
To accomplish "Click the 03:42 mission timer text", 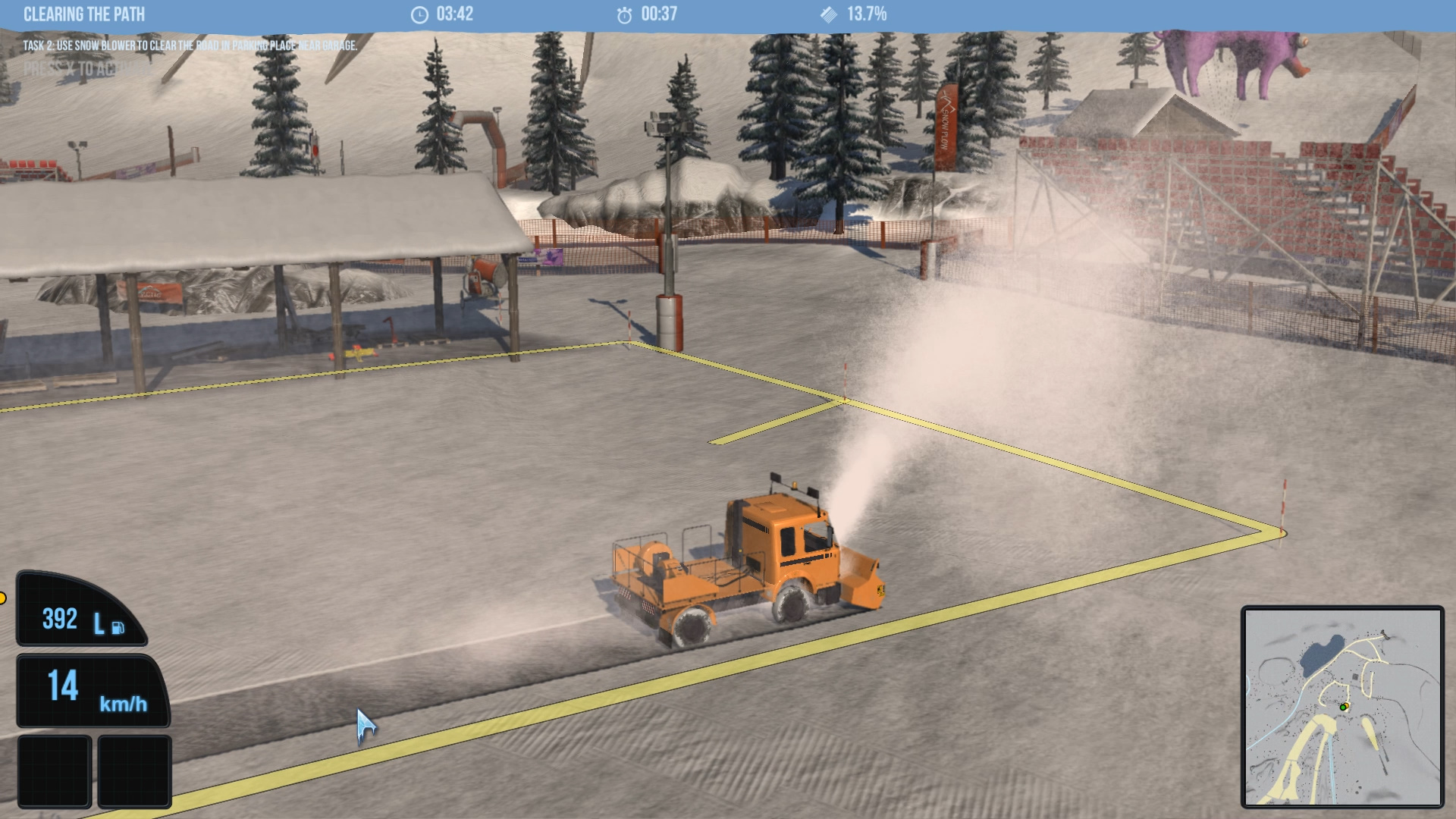I will click(x=455, y=13).
